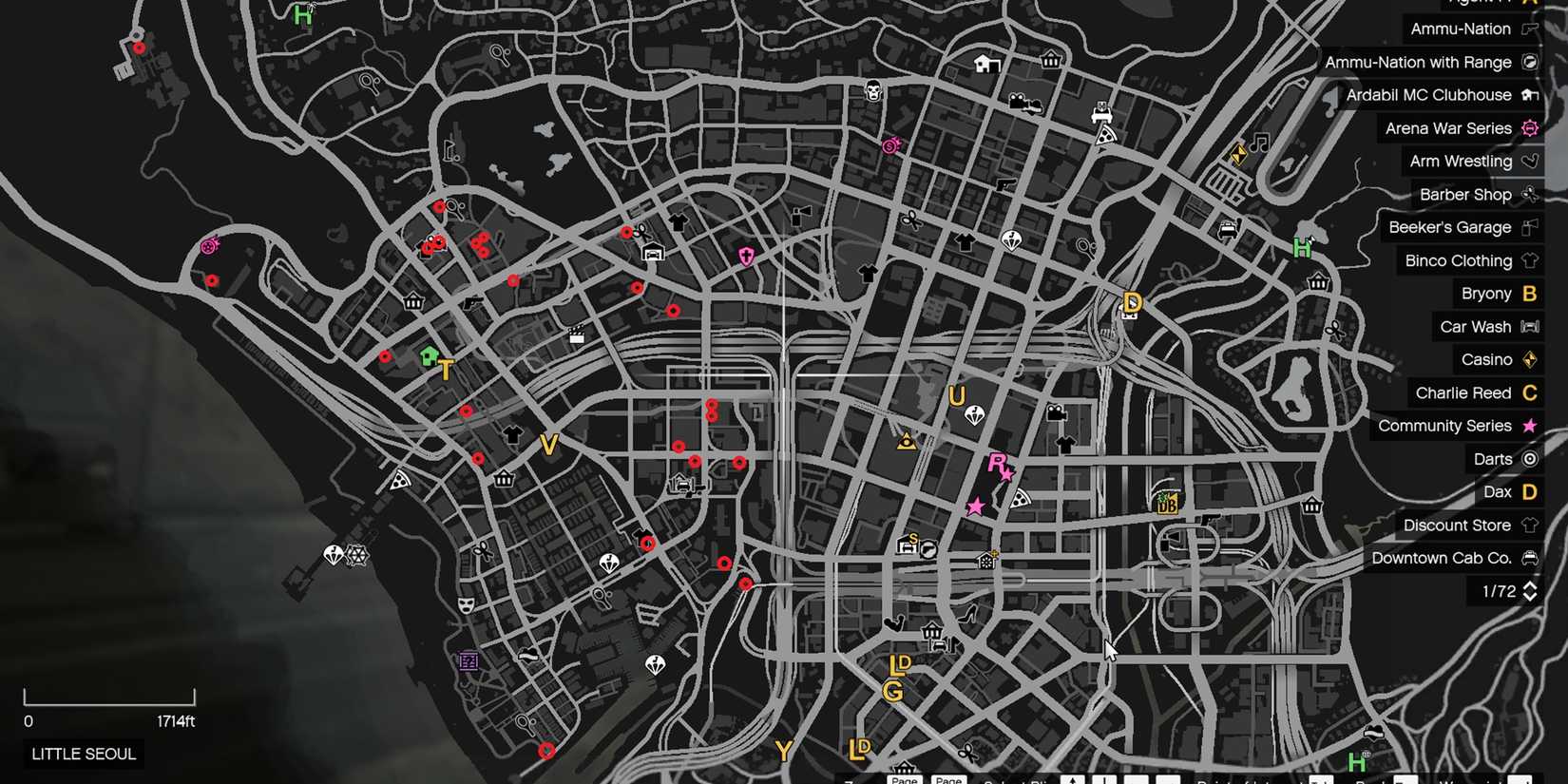Click the Arena War Series icon
1568x784 pixels.
tap(1528, 128)
